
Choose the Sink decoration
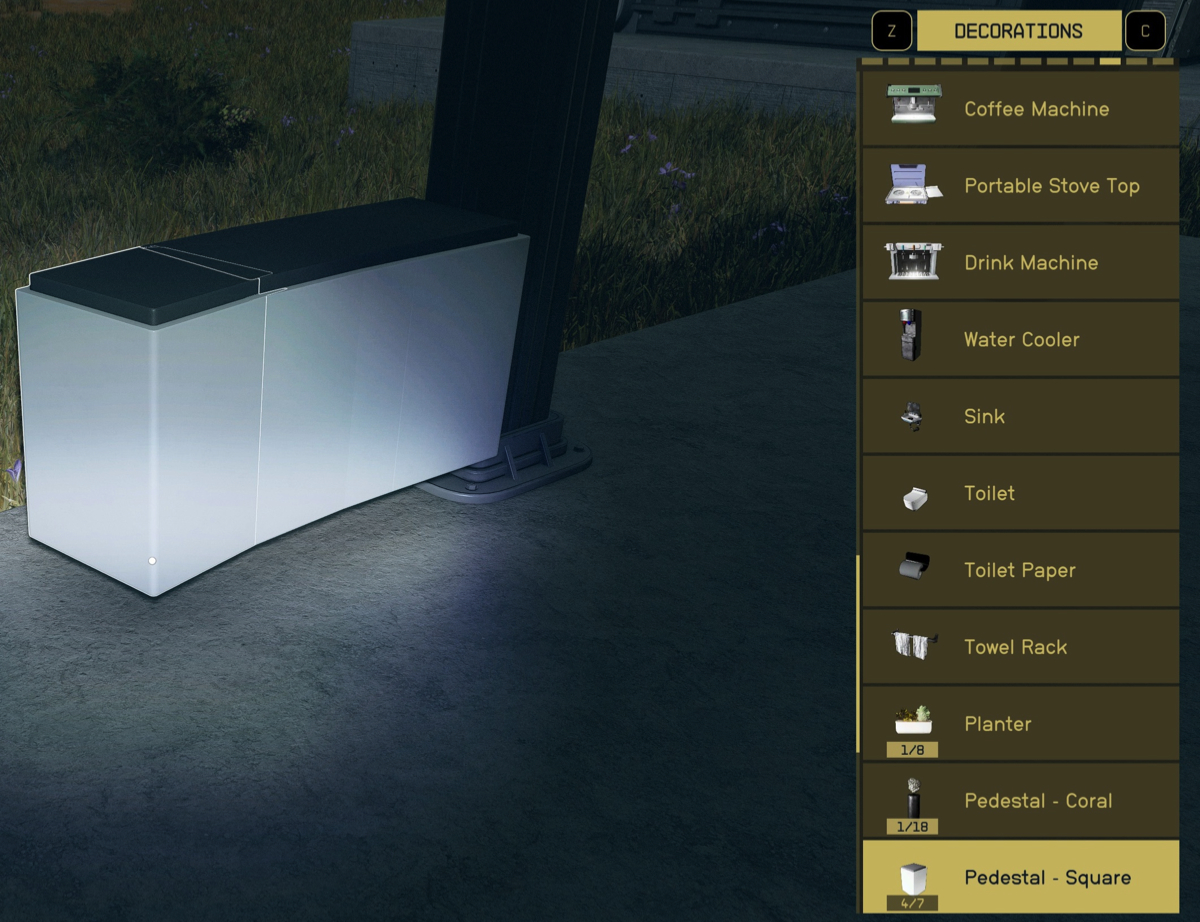point(1020,417)
